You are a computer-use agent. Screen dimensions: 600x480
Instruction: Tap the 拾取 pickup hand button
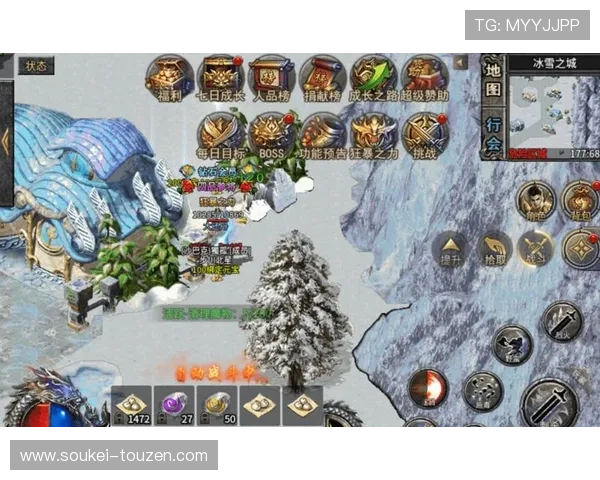(x=495, y=248)
